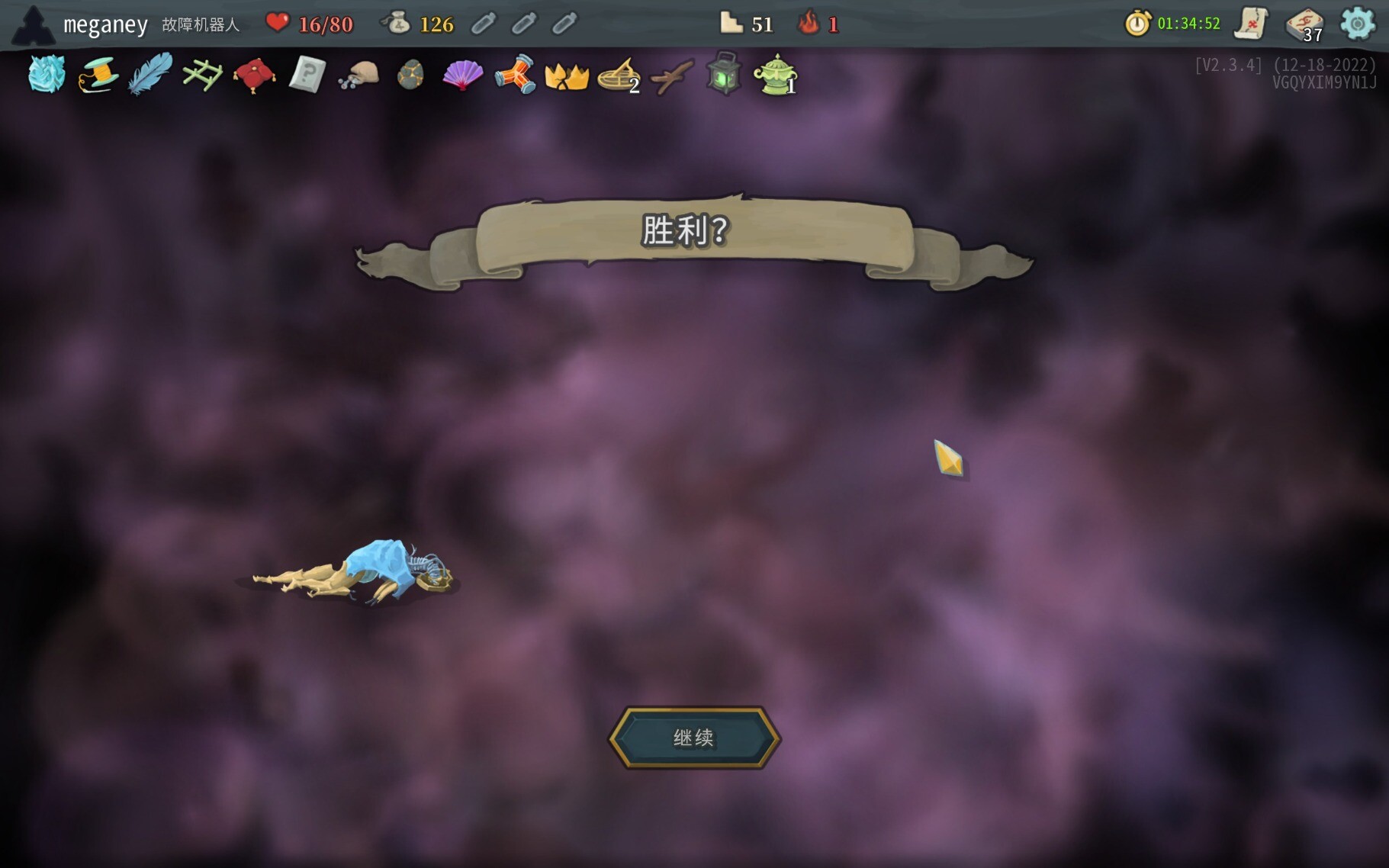This screenshot has height=868, width=1389.
Task: Inspect the Question Card relic
Action: click(x=307, y=76)
